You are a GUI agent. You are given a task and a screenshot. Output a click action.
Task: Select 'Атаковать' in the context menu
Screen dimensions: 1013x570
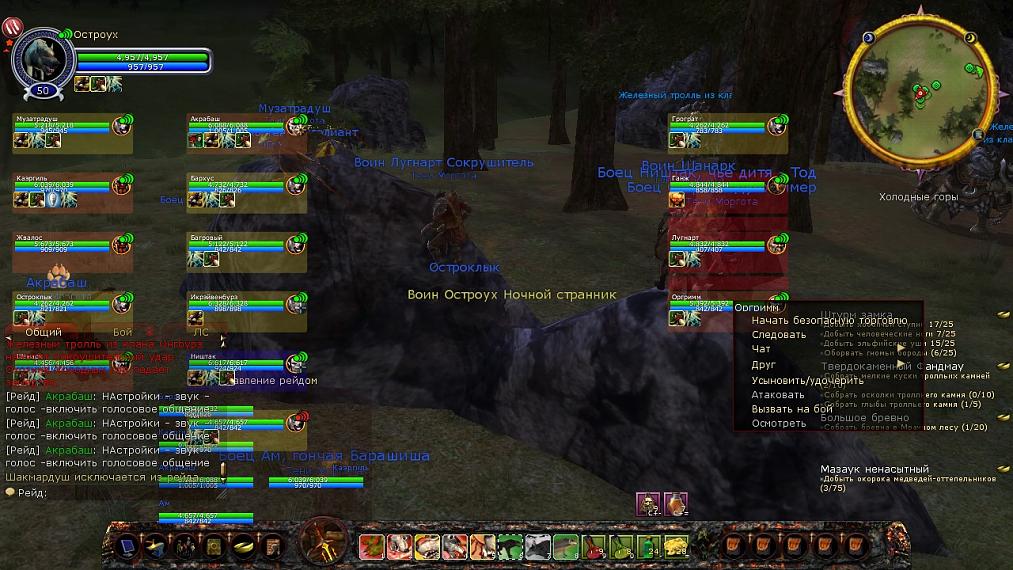tap(778, 395)
